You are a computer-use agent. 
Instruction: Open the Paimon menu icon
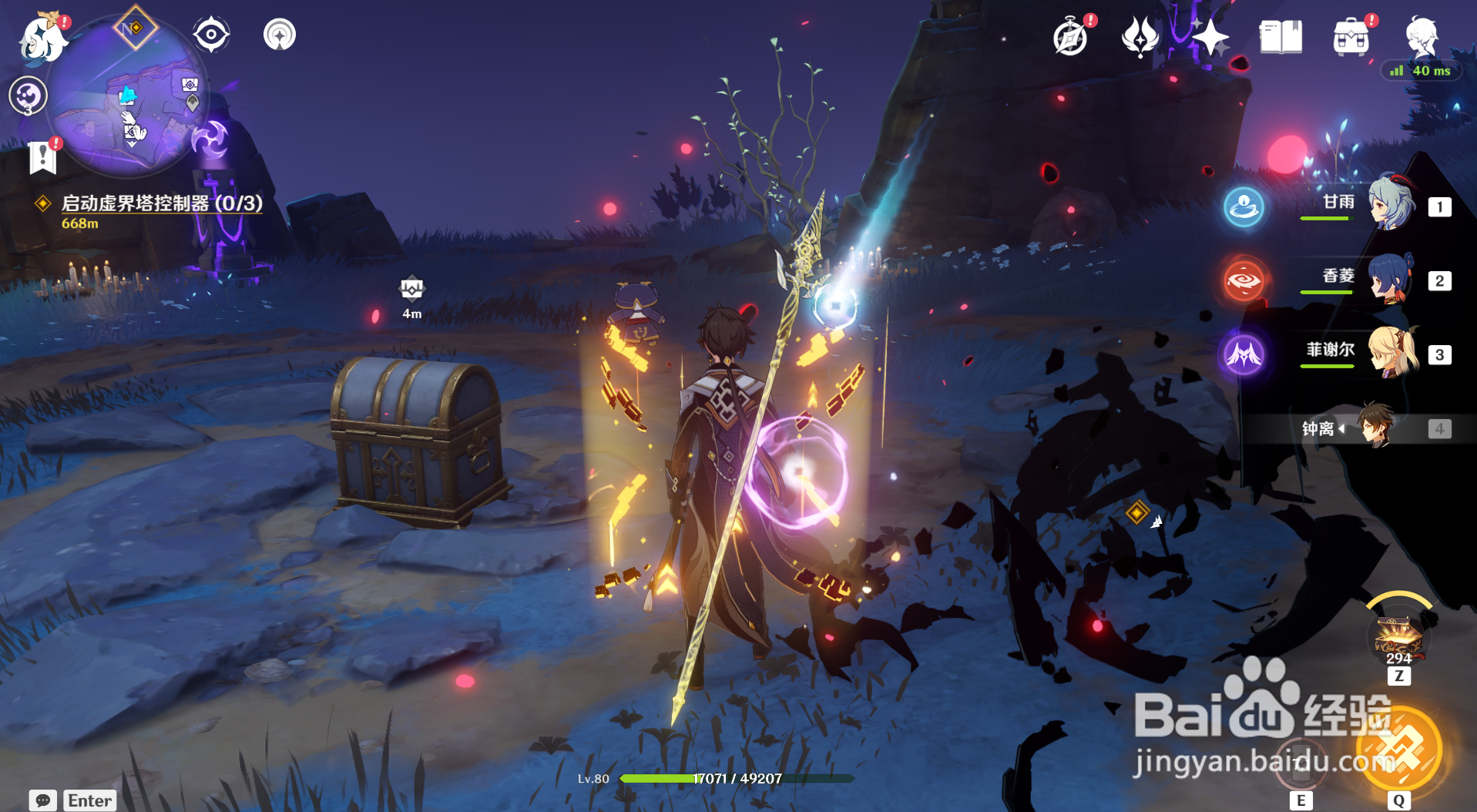pyautogui.click(x=42, y=39)
